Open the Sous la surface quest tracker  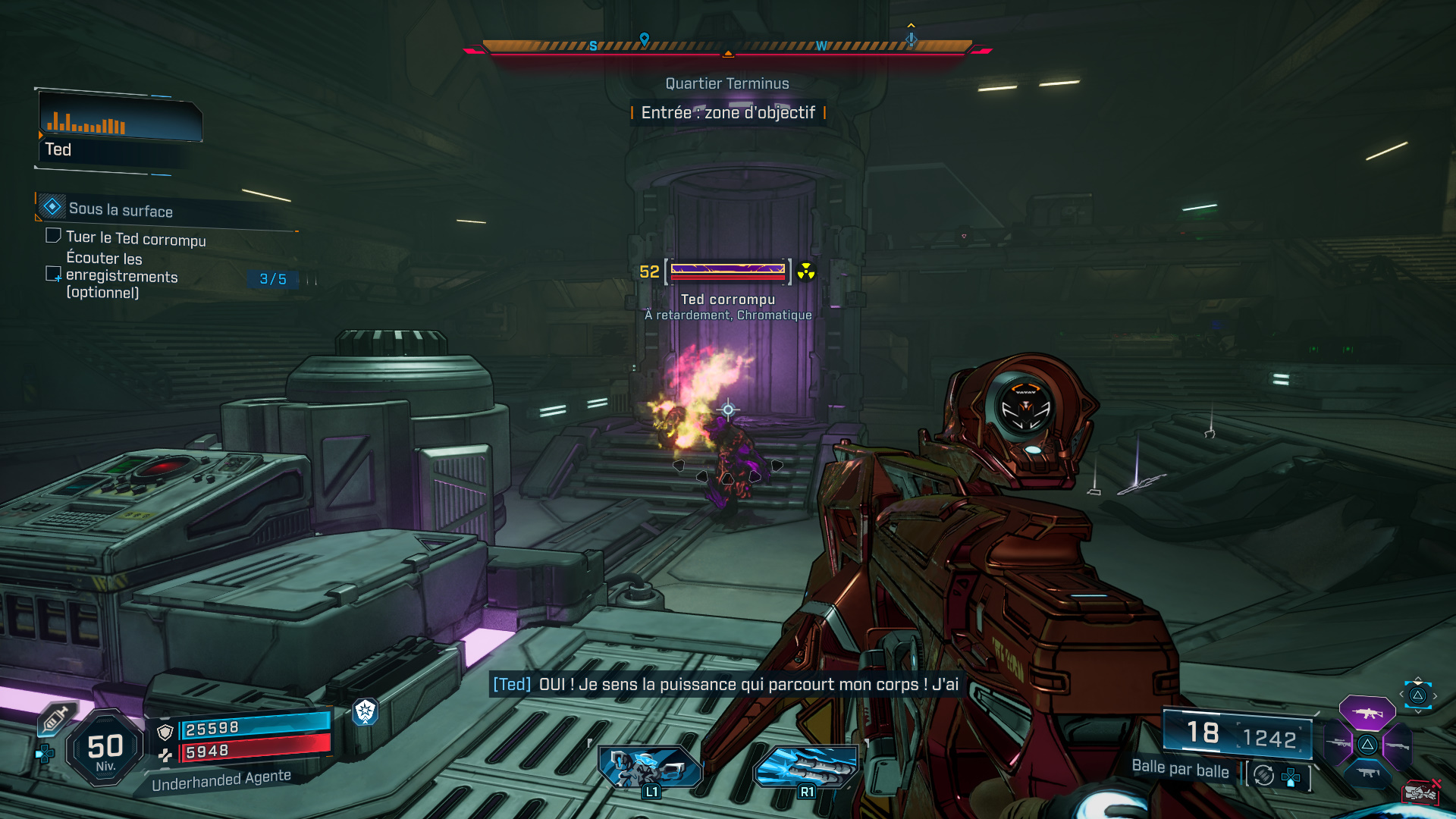(x=121, y=209)
